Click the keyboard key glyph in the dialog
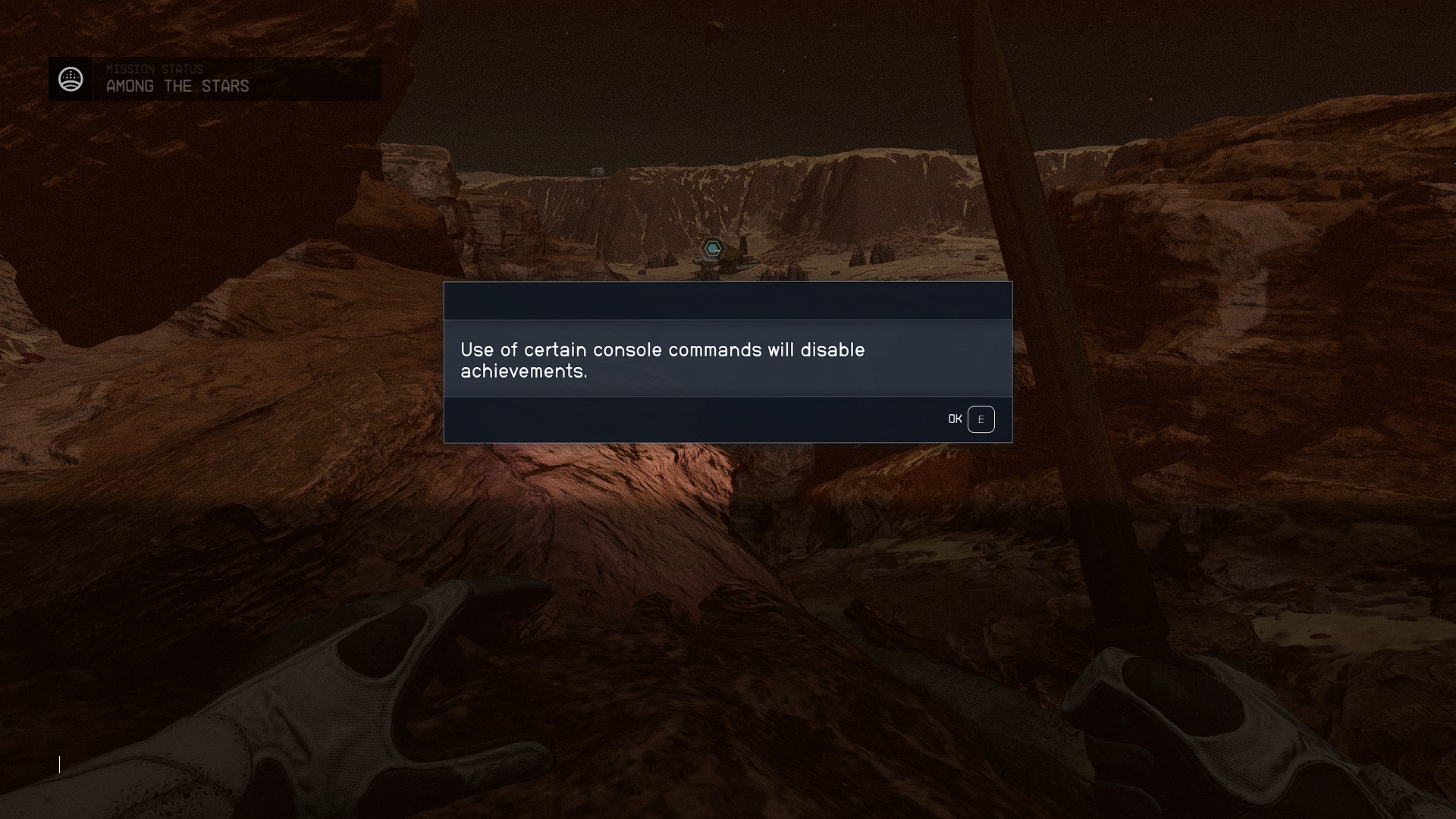The image size is (1456, 819). 982,419
